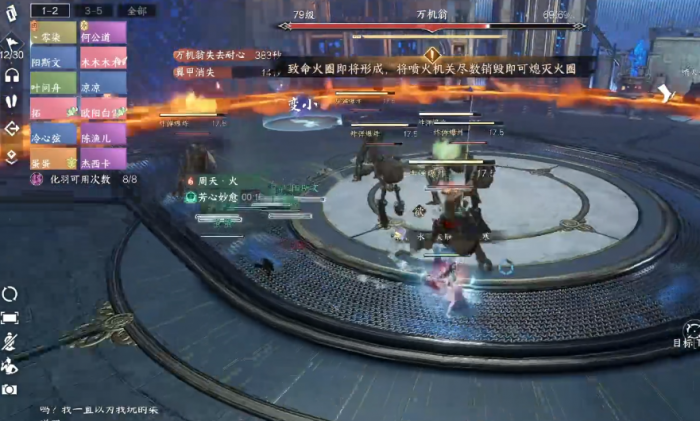This screenshot has width=700, height=421.
Task: Open the camera screenshot icon
Action: coord(10,389)
